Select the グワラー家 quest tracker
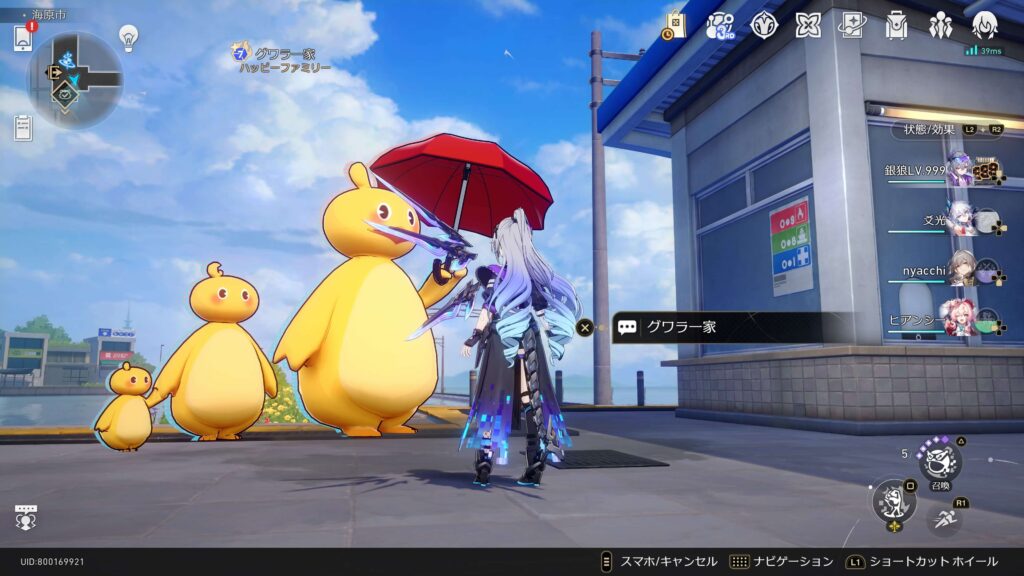The height and width of the screenshot is (576, 1024). coord(284,59)
